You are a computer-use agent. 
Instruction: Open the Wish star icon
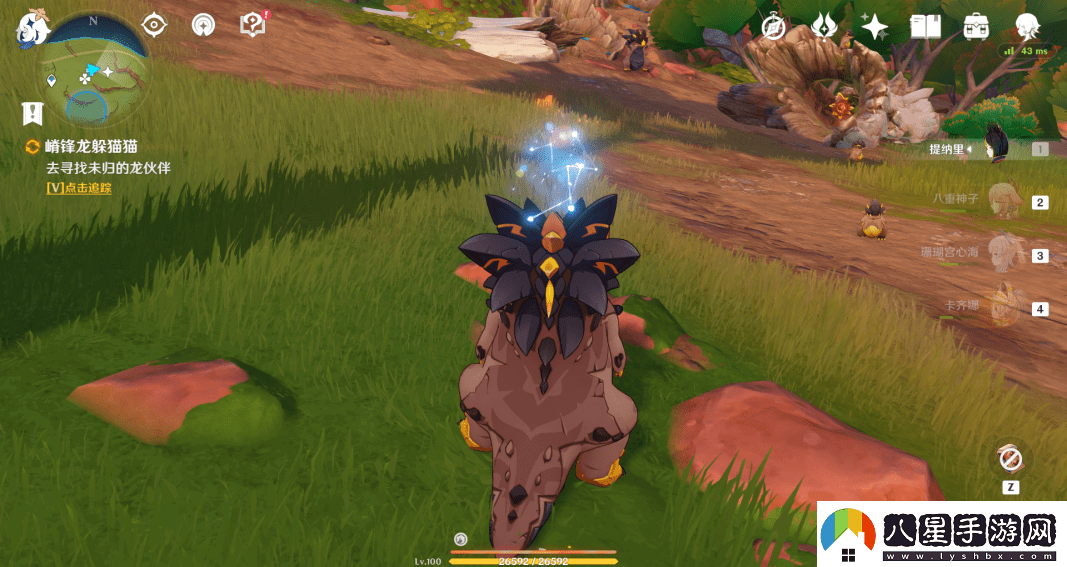tap(874, 27)
